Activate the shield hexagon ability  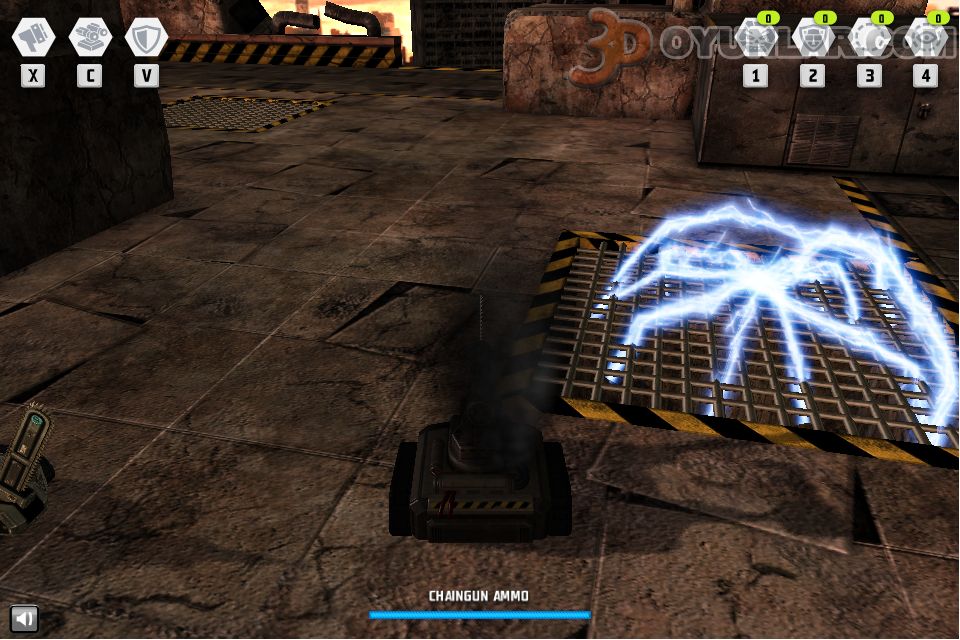147,37
